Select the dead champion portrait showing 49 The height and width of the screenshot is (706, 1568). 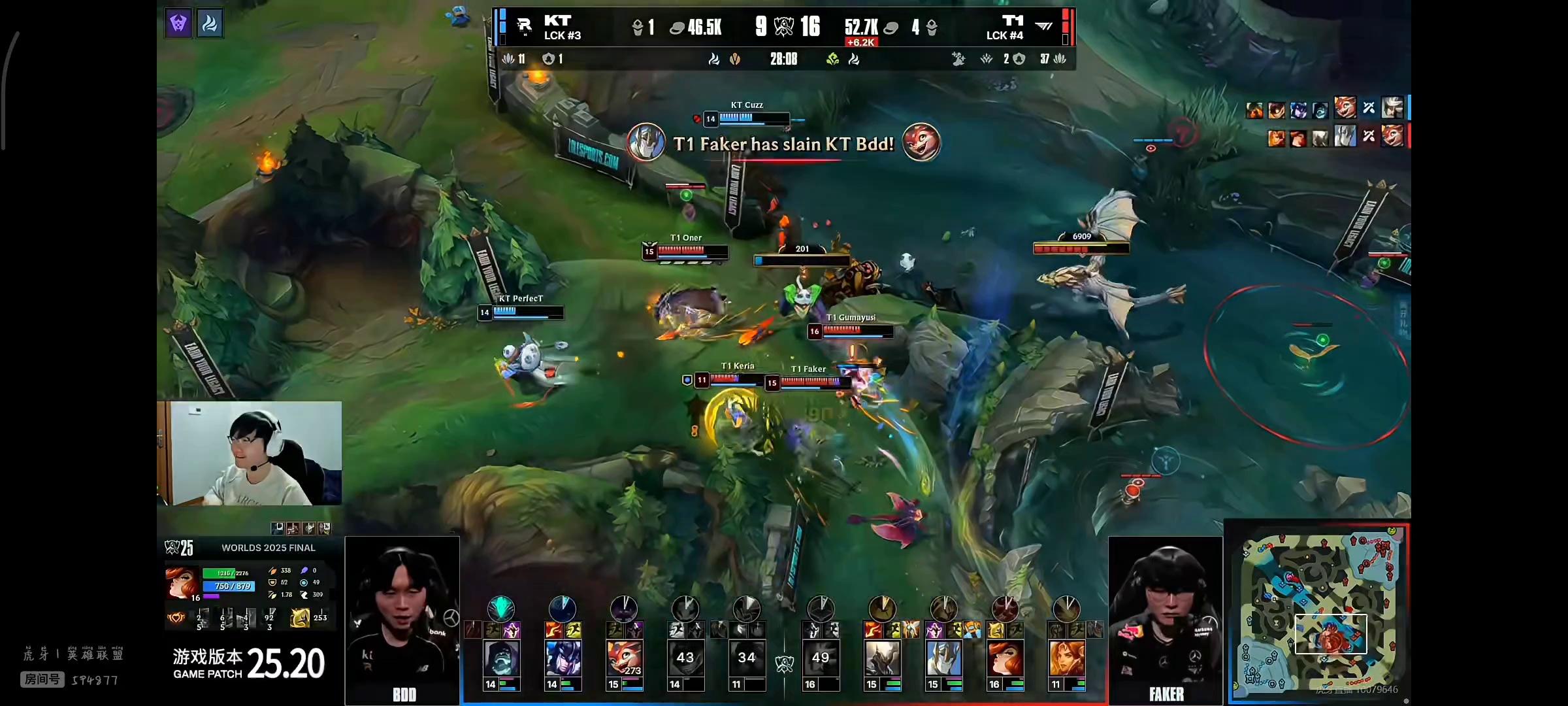821,658
